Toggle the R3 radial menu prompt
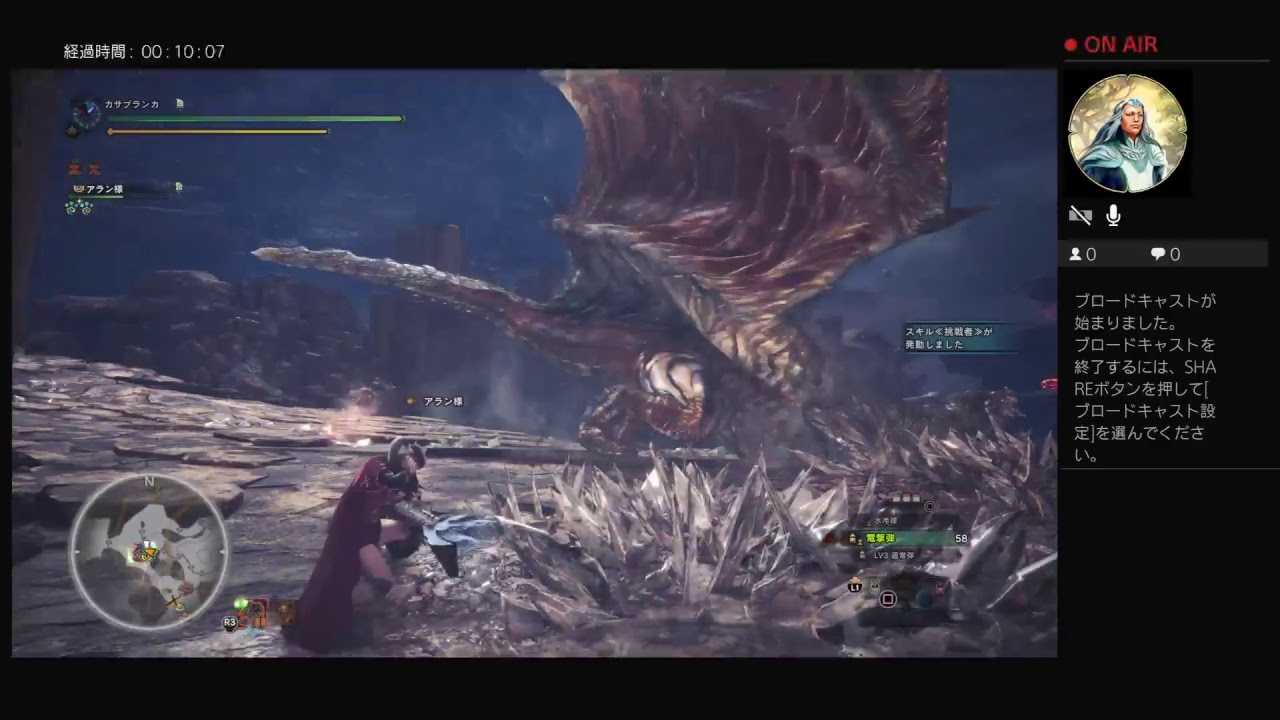1280x720 pixels. (229, 622)
